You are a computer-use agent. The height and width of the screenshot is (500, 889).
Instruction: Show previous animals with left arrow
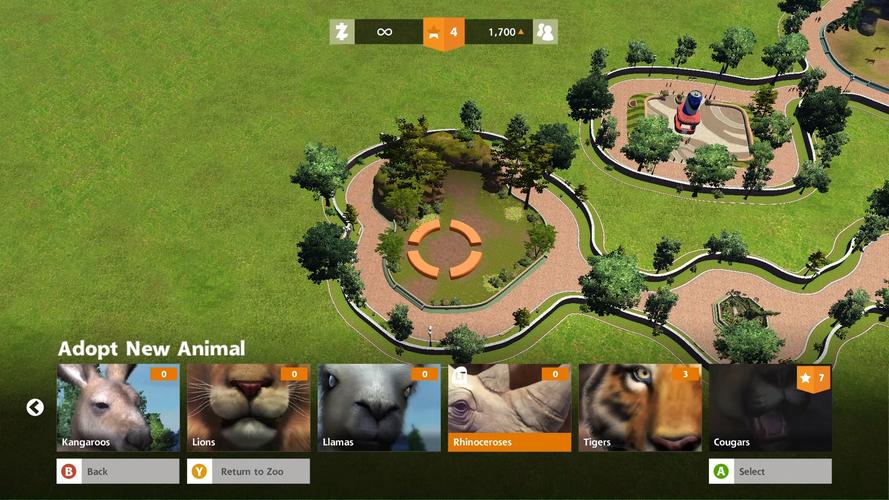35,407
